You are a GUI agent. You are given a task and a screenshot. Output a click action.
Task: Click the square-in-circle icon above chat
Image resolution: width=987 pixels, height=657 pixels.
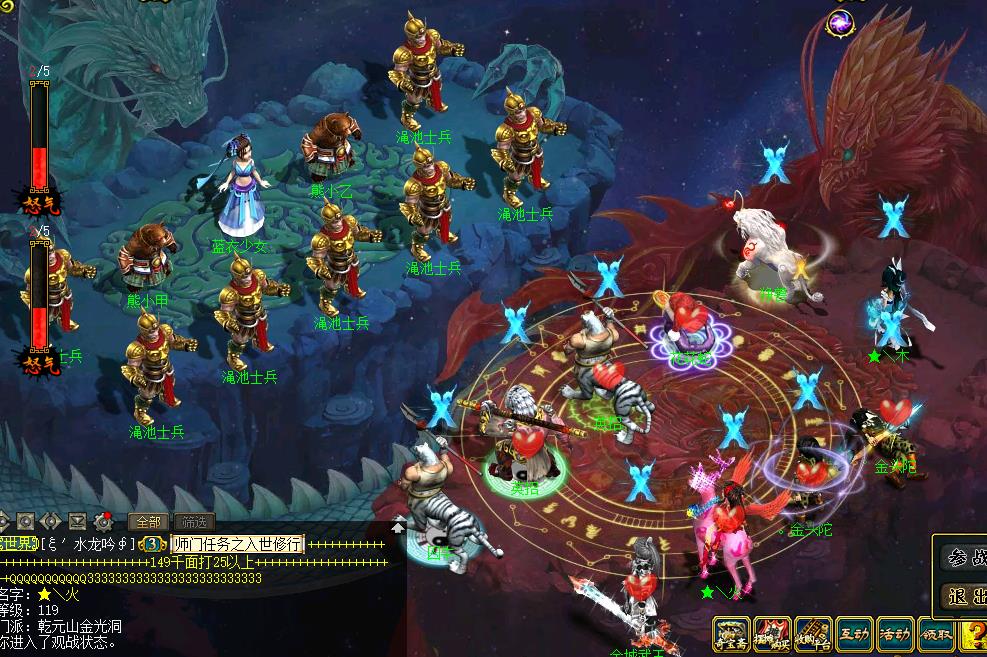click(26, 521)
